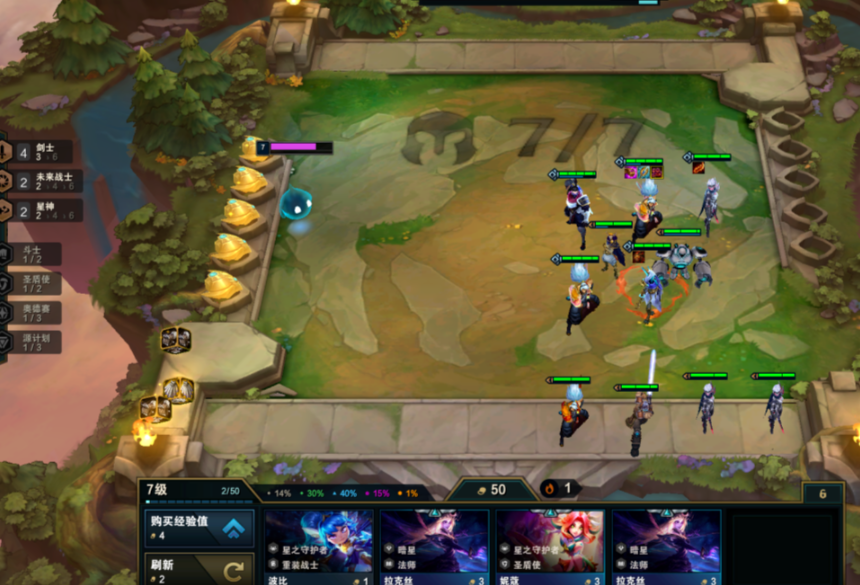Refresh the shop with the 刷新 button
This screenshot has height=585, width=860.
pyautogui.click(x=198, y=570)
